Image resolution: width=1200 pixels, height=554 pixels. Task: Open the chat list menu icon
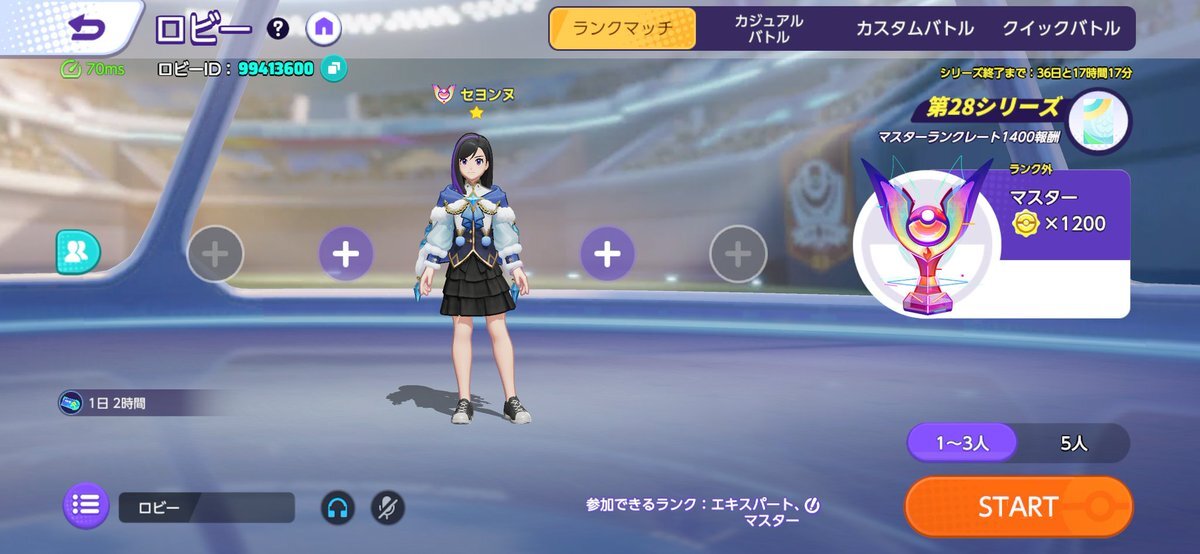(87, 506)
